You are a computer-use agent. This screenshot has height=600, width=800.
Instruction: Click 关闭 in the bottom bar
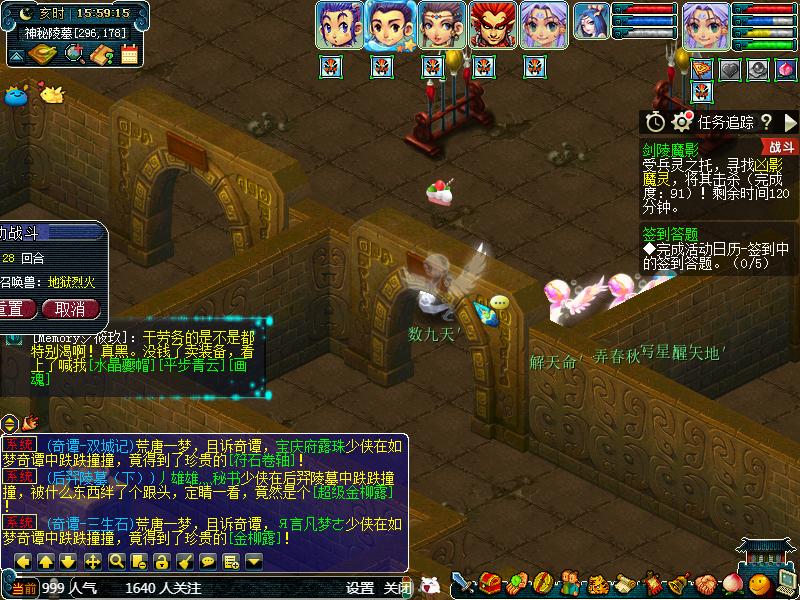397,588
